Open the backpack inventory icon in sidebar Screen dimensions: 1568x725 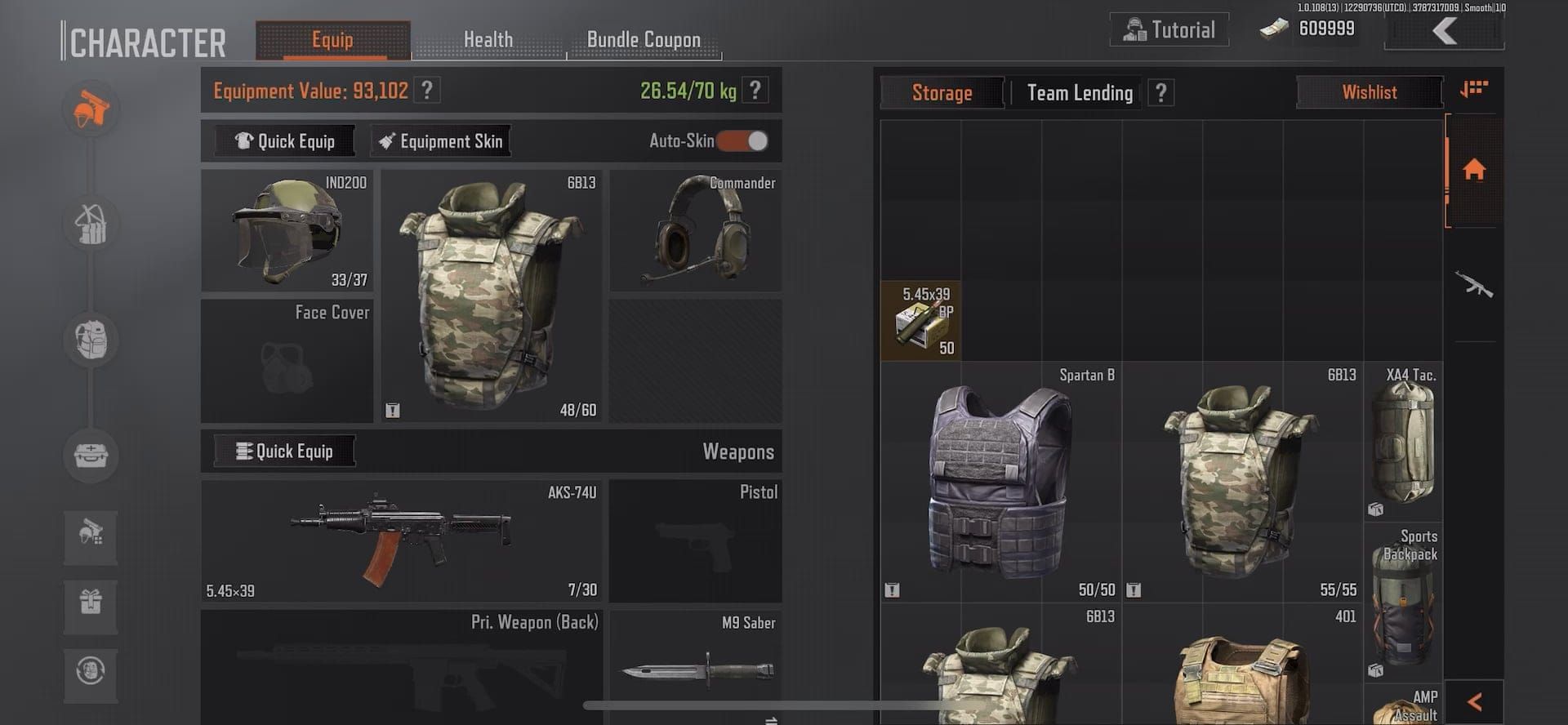click(x=91, y=340)
